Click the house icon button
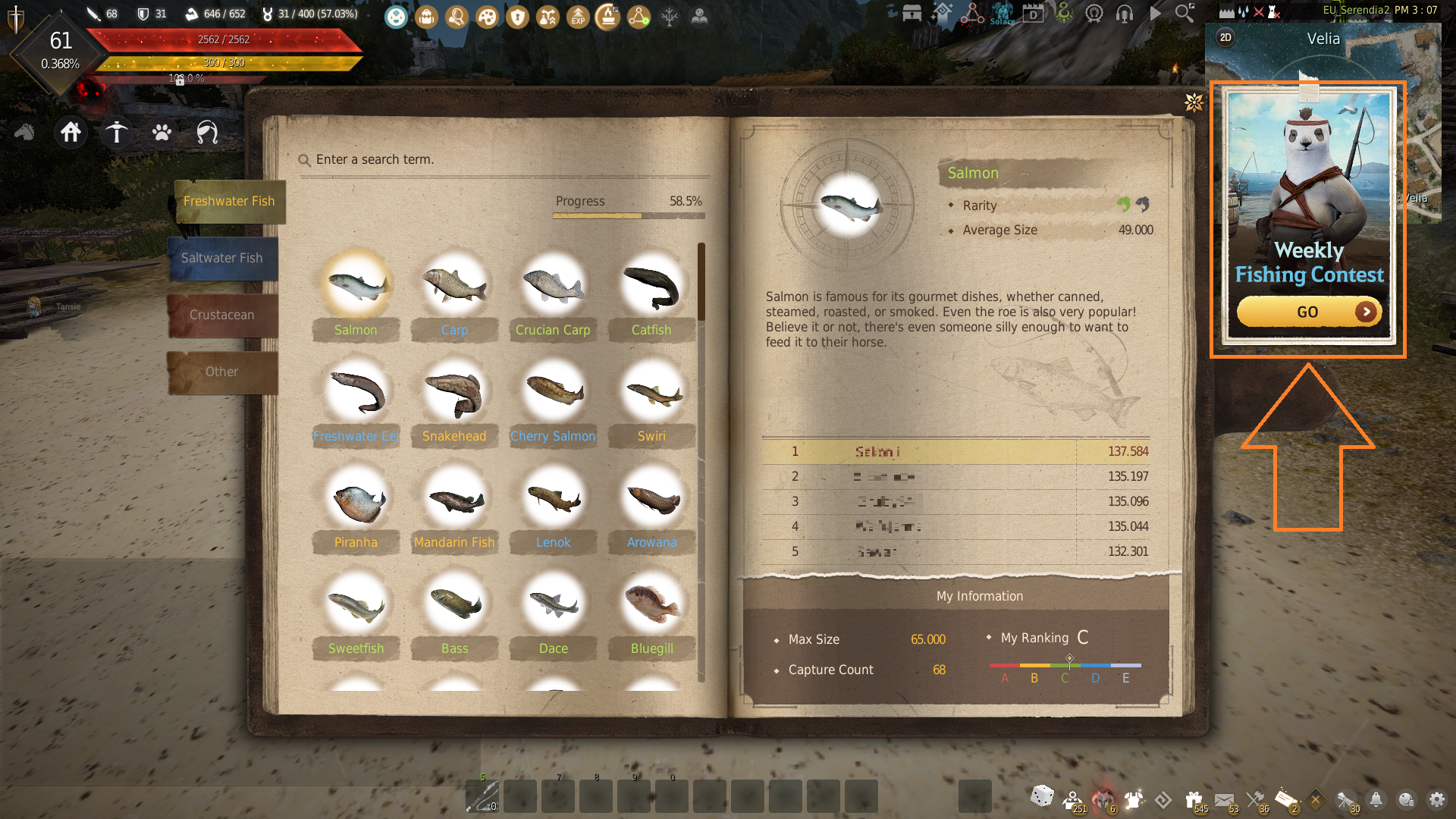The image size is (1456, 819). tap(71, 133)
